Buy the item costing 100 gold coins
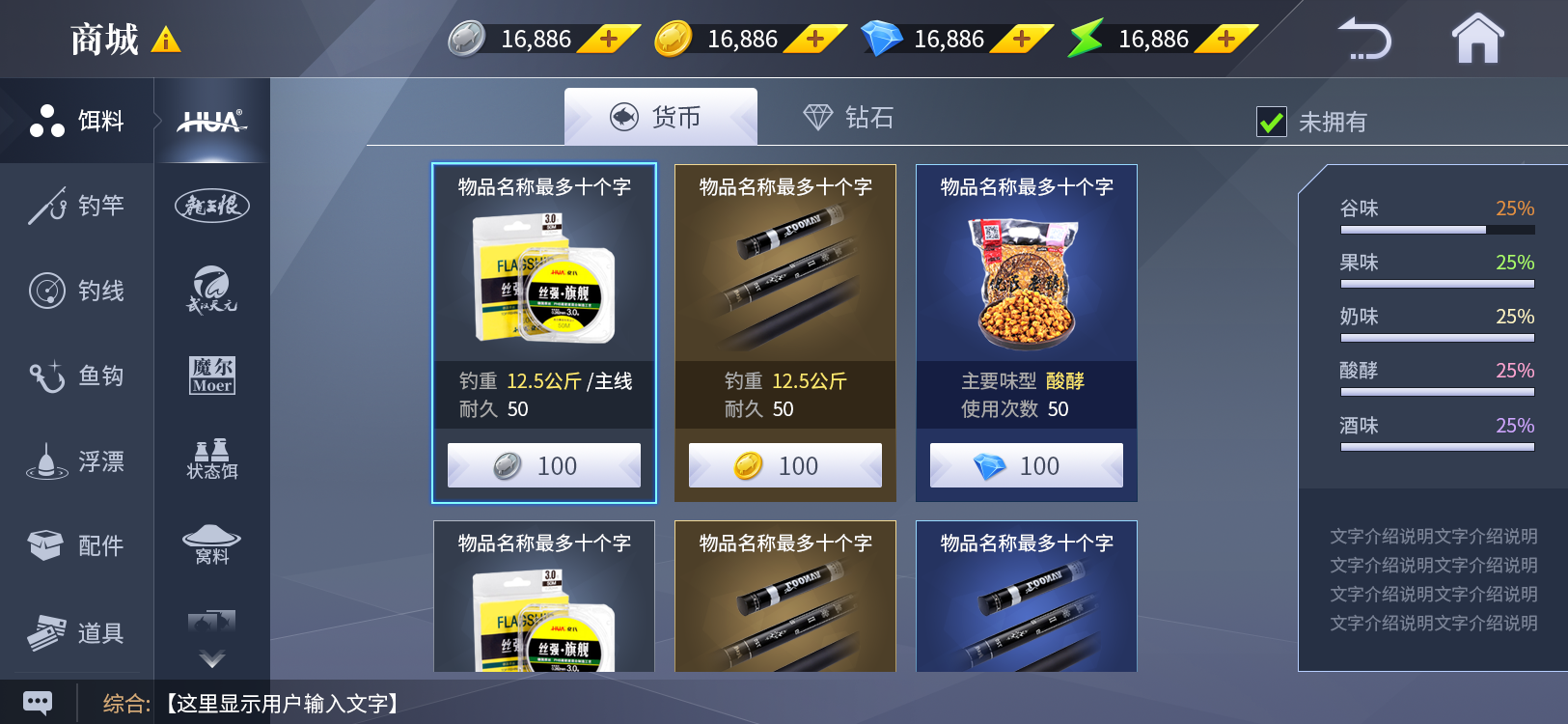The width and height of the screenshot is (1568, 724). [784, 464]
